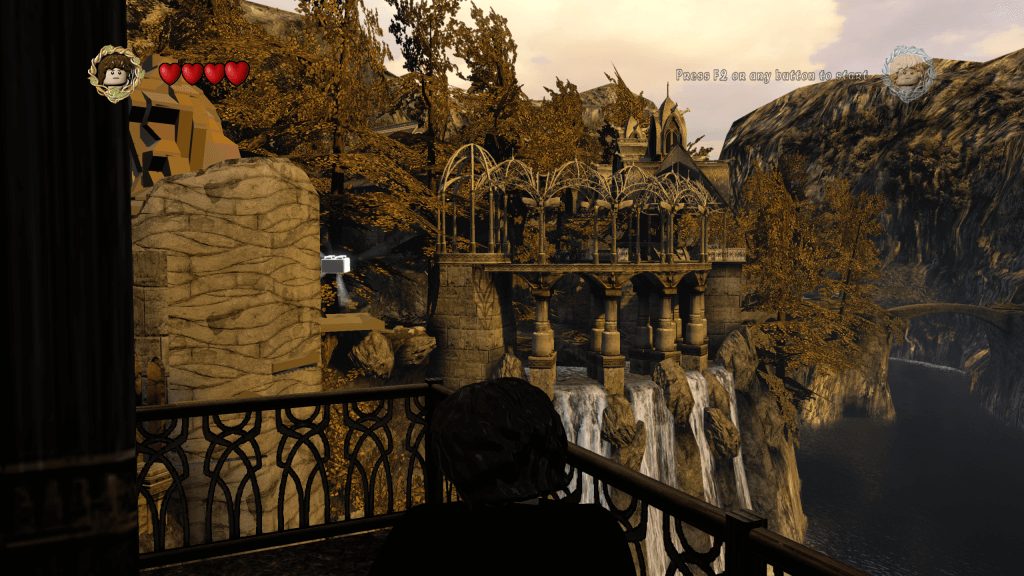This screenshot has height=576, width=1024.
Task: Click player one's character portrait
Action: tap(115, 73)
